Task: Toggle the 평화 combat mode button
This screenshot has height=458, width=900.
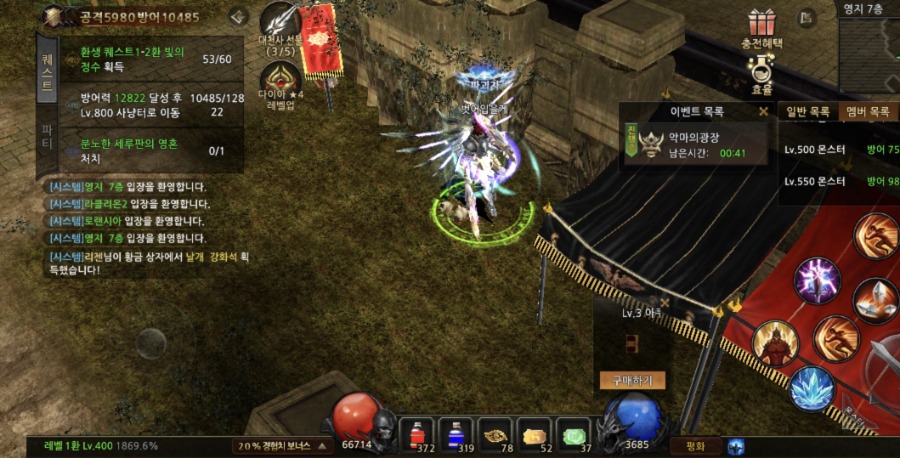Action: point(696,446)
